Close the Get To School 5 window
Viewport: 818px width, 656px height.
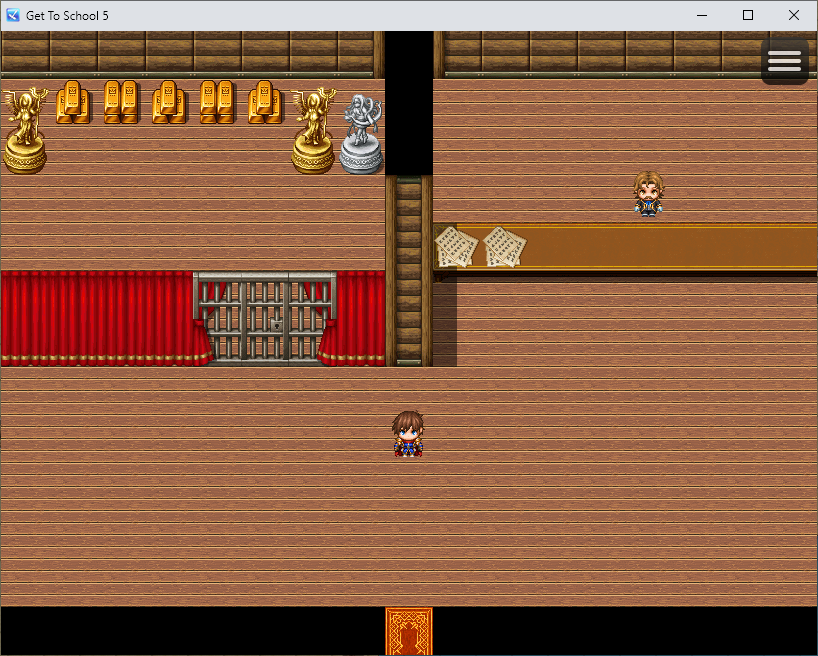pyautogui.click(x=794, y=15)
